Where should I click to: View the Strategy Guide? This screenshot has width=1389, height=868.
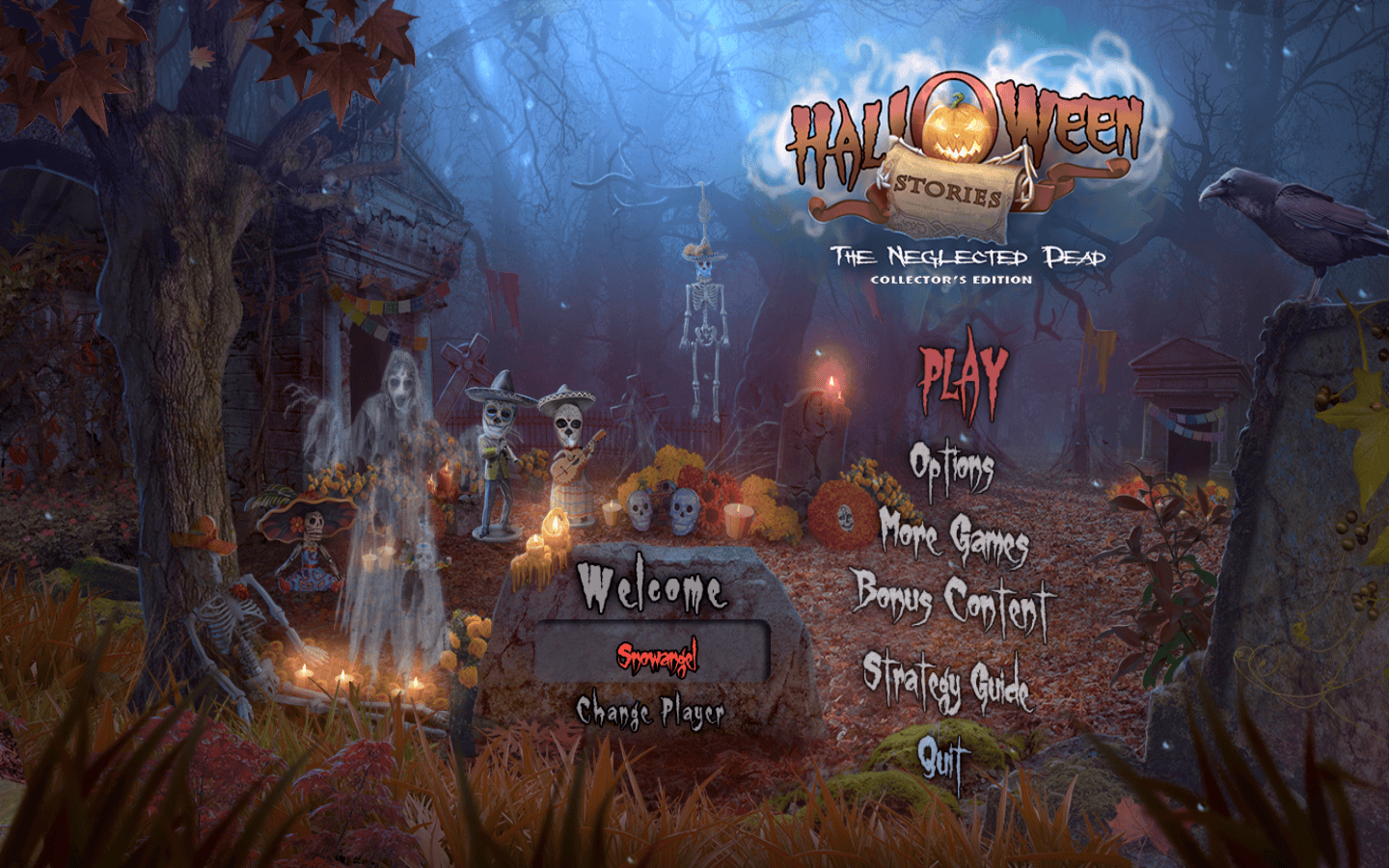tap(946, 681)
